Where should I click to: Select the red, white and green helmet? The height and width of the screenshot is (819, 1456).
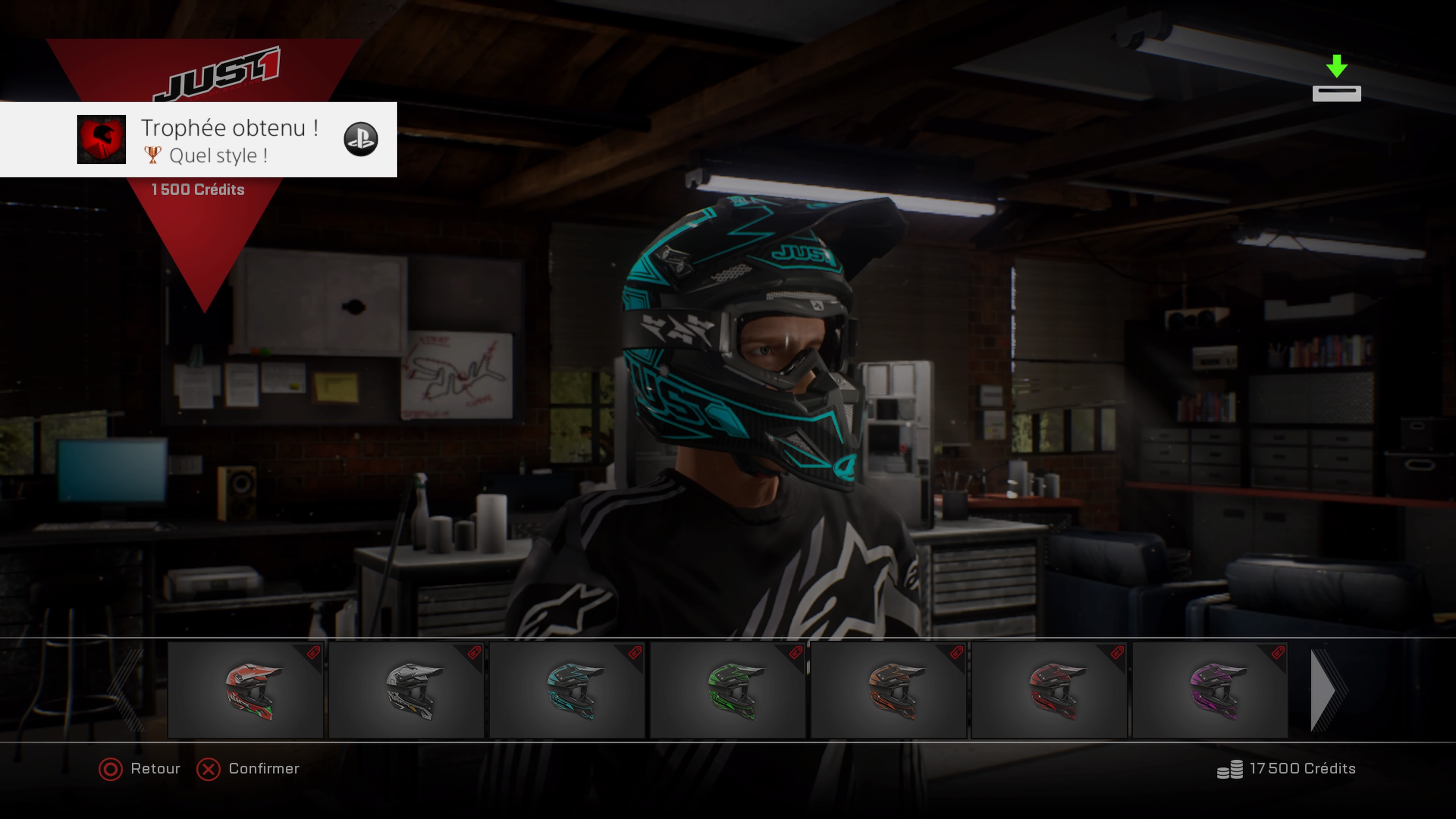coord(245,690)
